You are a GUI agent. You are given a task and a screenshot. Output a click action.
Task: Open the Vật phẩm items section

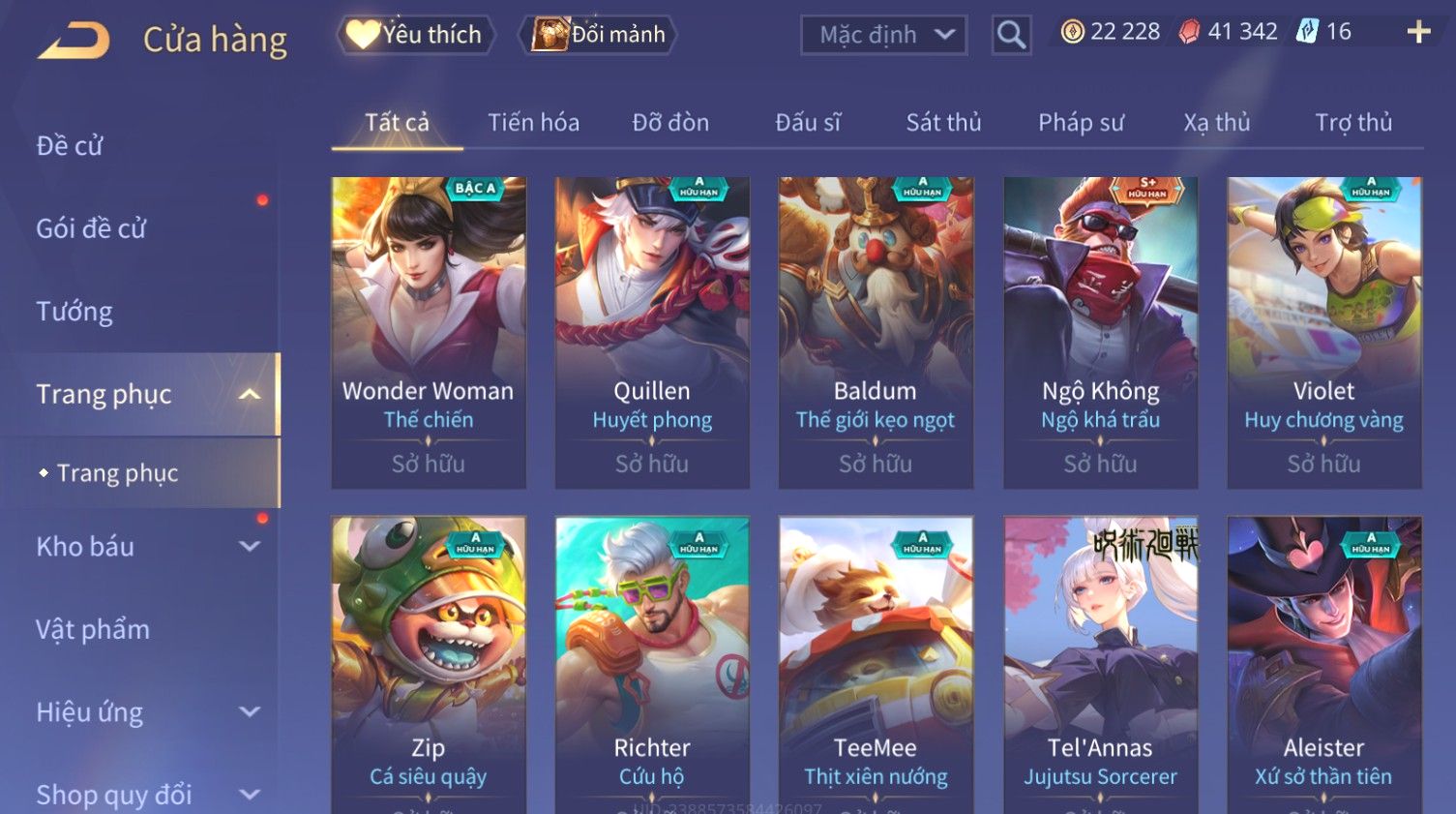tap(93, 630)
